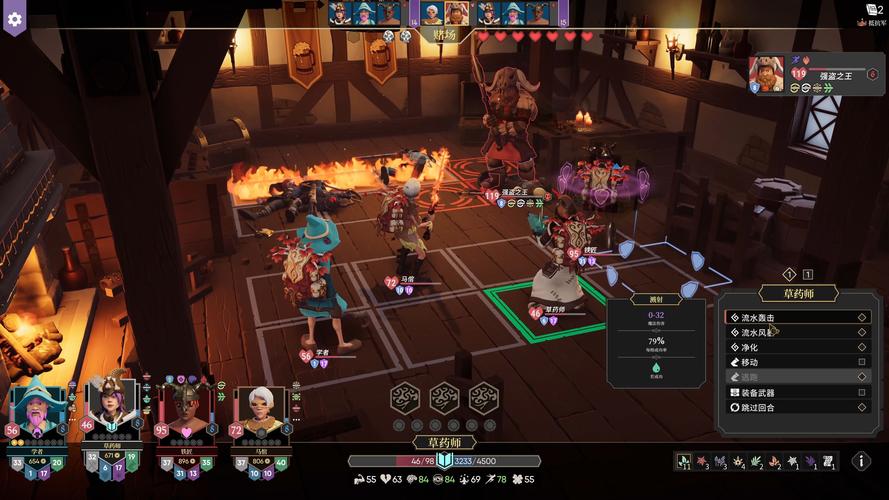The image size is (889, 500).
Task: Click the diamond page 1 indicator above 草药师
Action: (789, 274)
